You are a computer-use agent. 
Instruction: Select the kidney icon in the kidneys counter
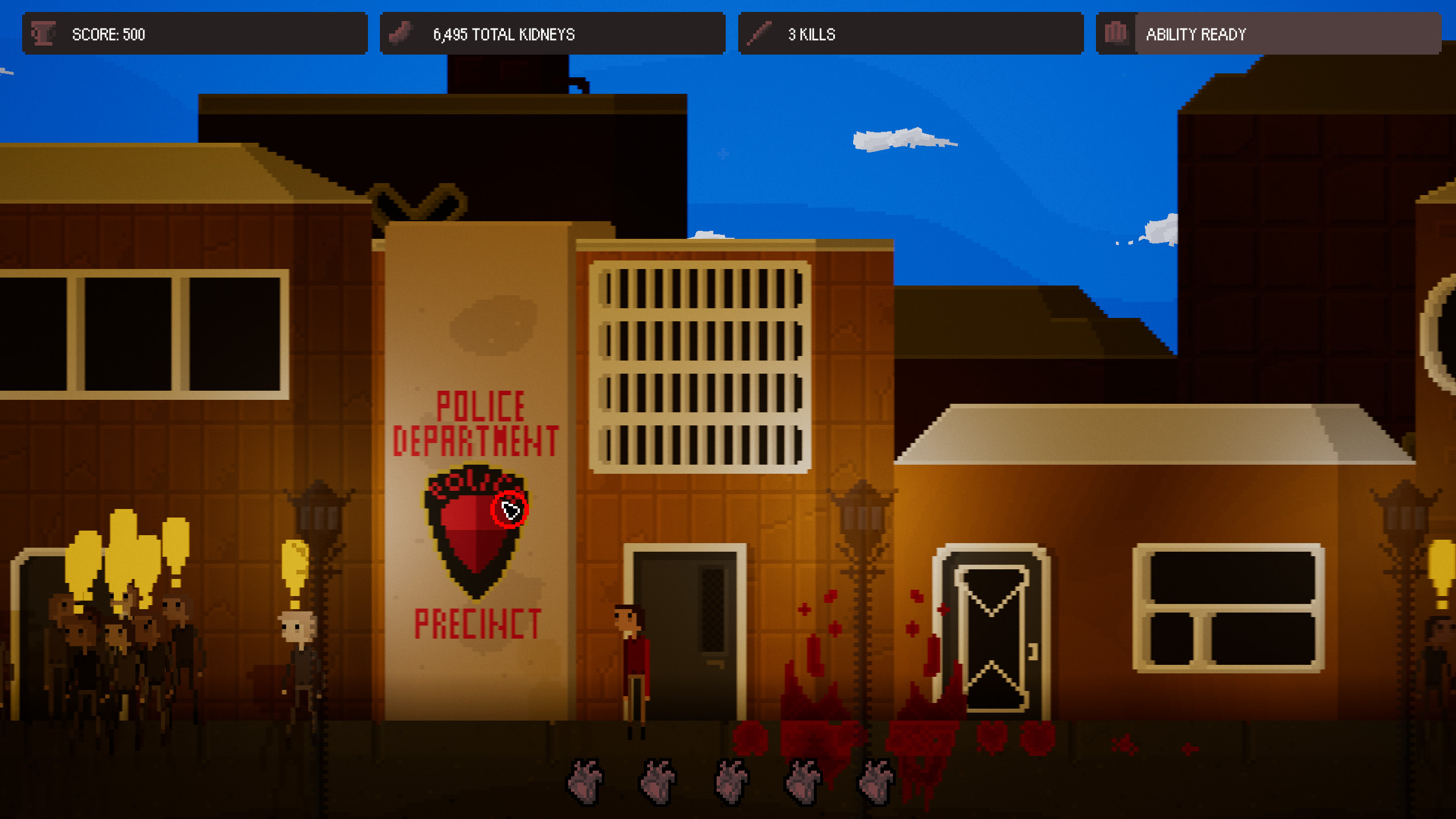click(402, 34)
